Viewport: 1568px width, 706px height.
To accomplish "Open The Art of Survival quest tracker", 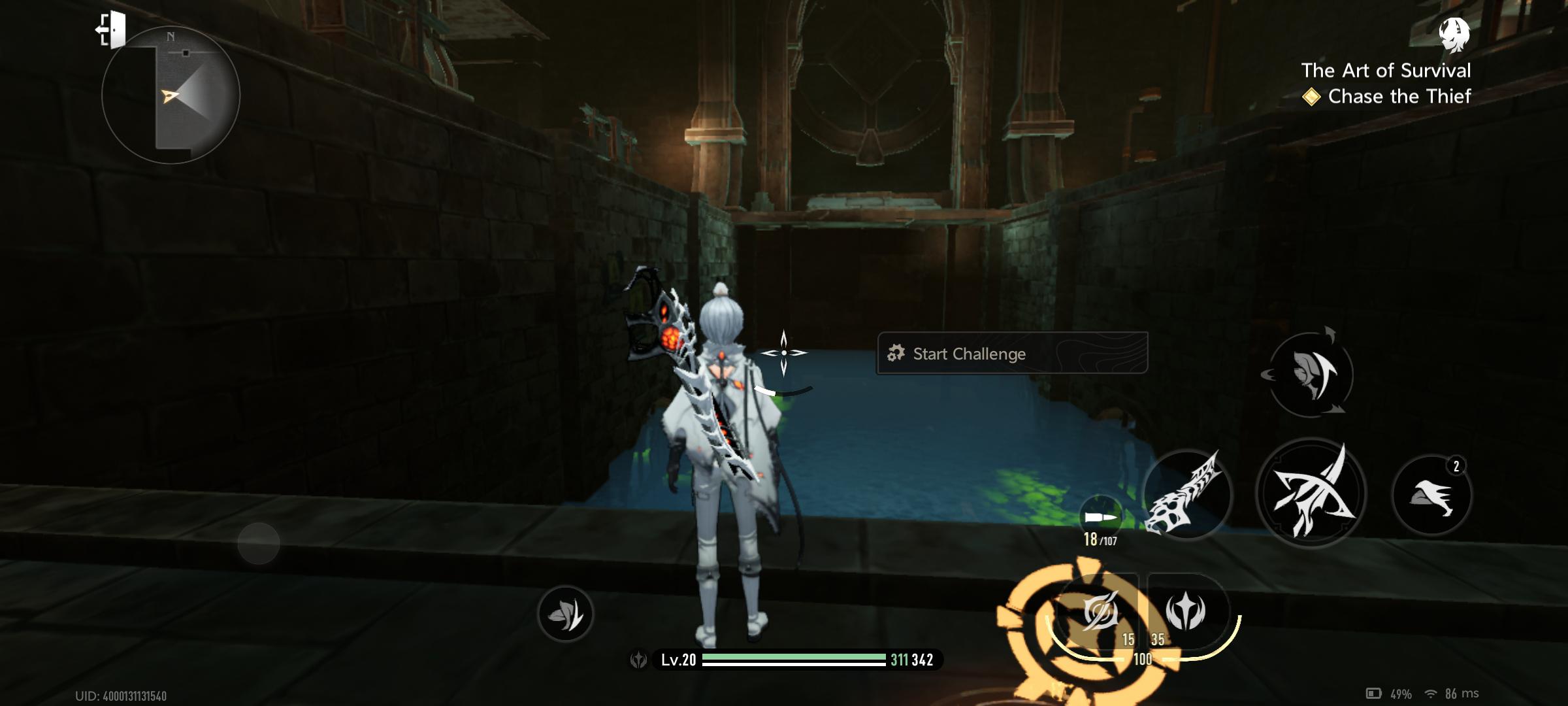I will [x=1385, y=71].
